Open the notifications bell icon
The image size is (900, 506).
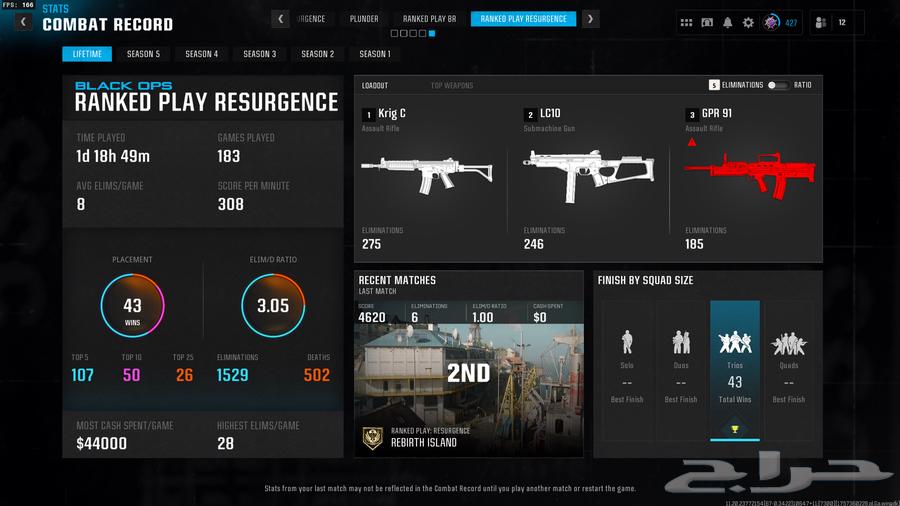tap(727, 22)
